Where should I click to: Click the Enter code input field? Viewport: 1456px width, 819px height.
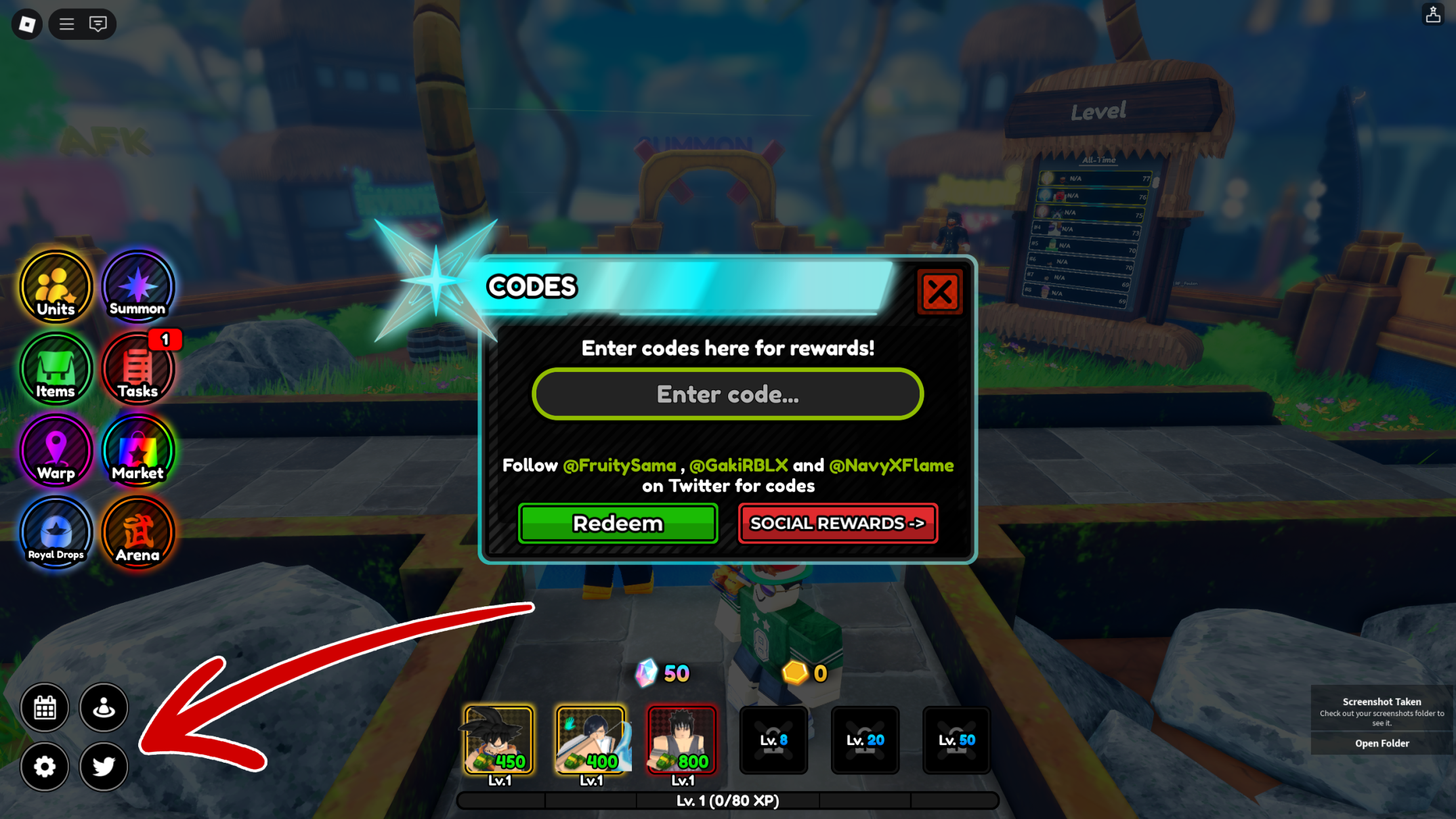pos(727,394)
